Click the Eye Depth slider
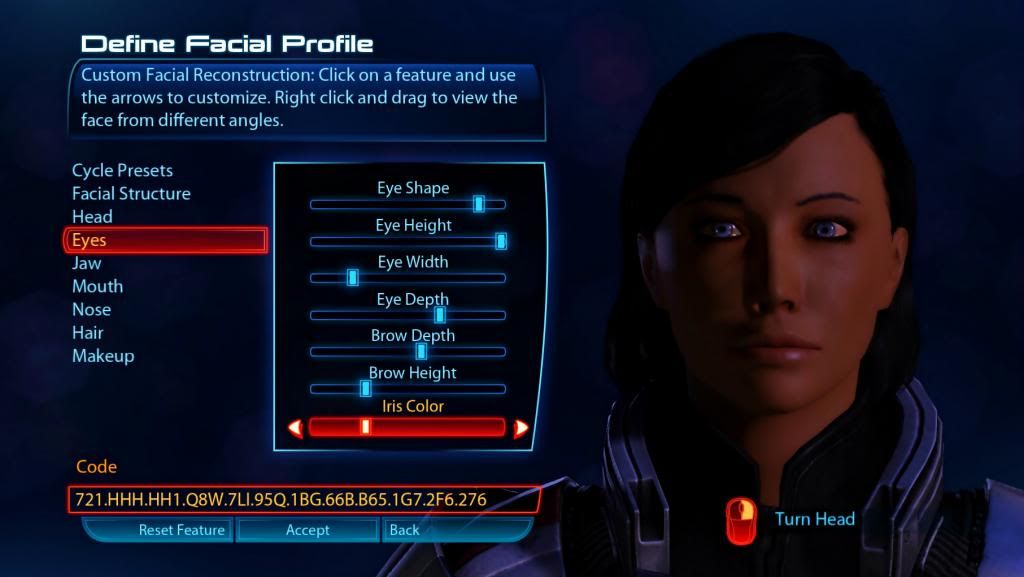Screen dimensions: 1024x577 [408, 315]
